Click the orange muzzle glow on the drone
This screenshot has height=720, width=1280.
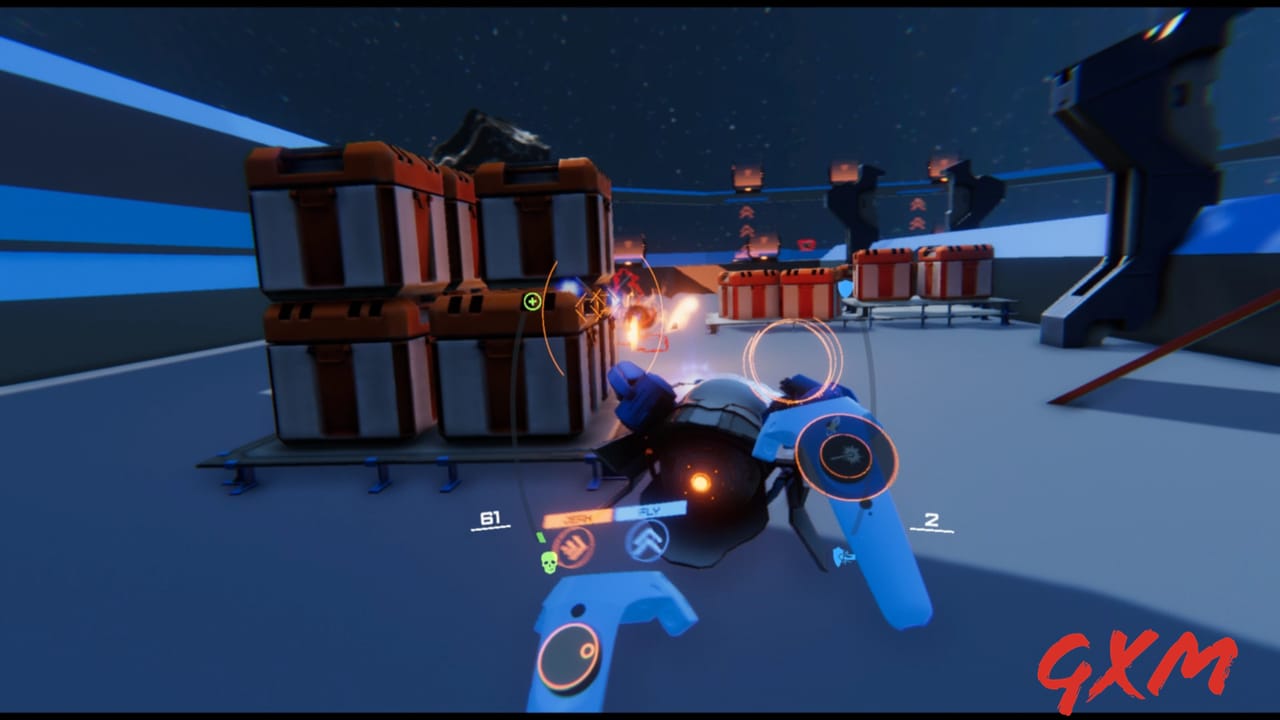click(x=700, y=482)
